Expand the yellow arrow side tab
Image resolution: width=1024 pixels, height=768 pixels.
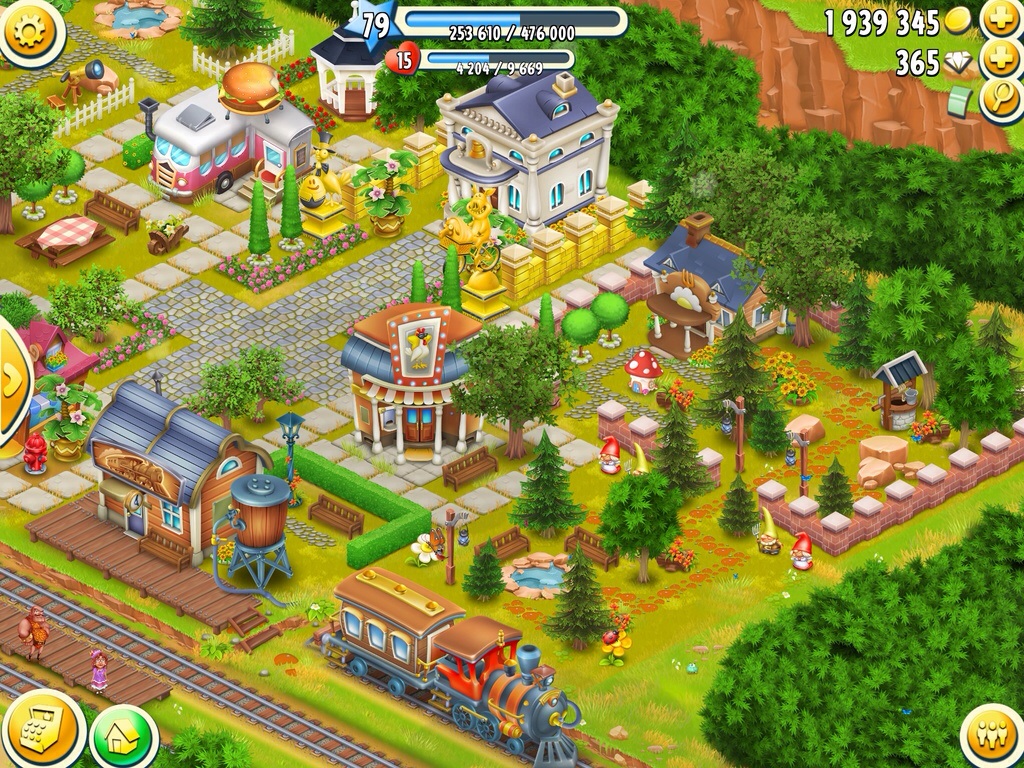tap(12, 380)
